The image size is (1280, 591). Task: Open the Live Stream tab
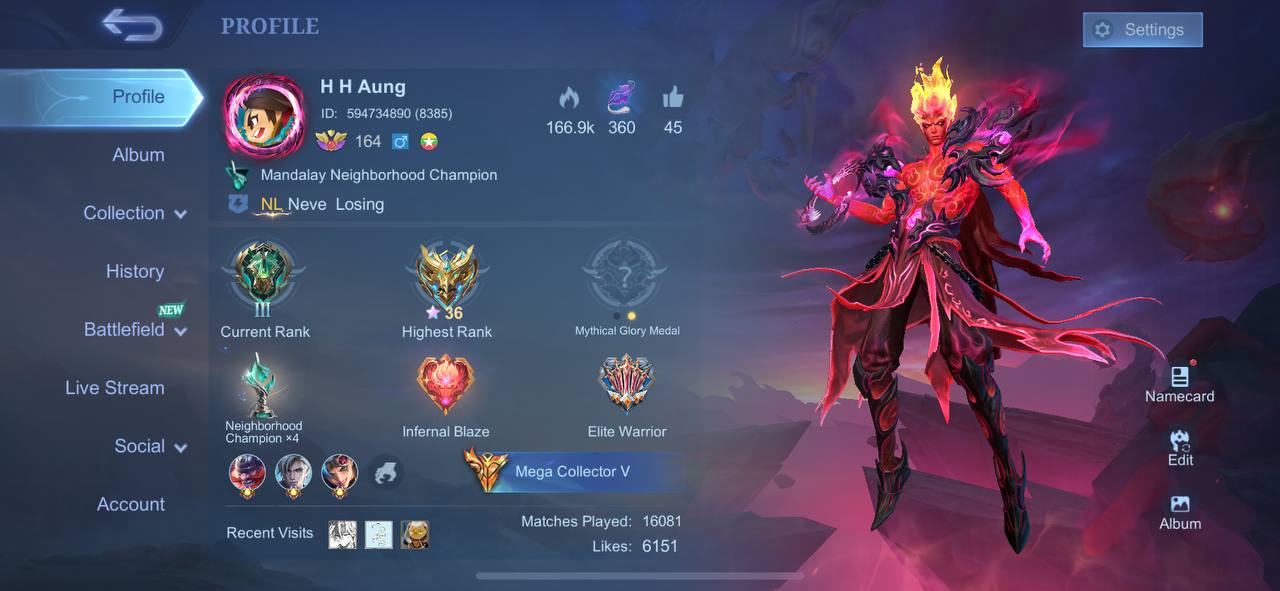115,388
